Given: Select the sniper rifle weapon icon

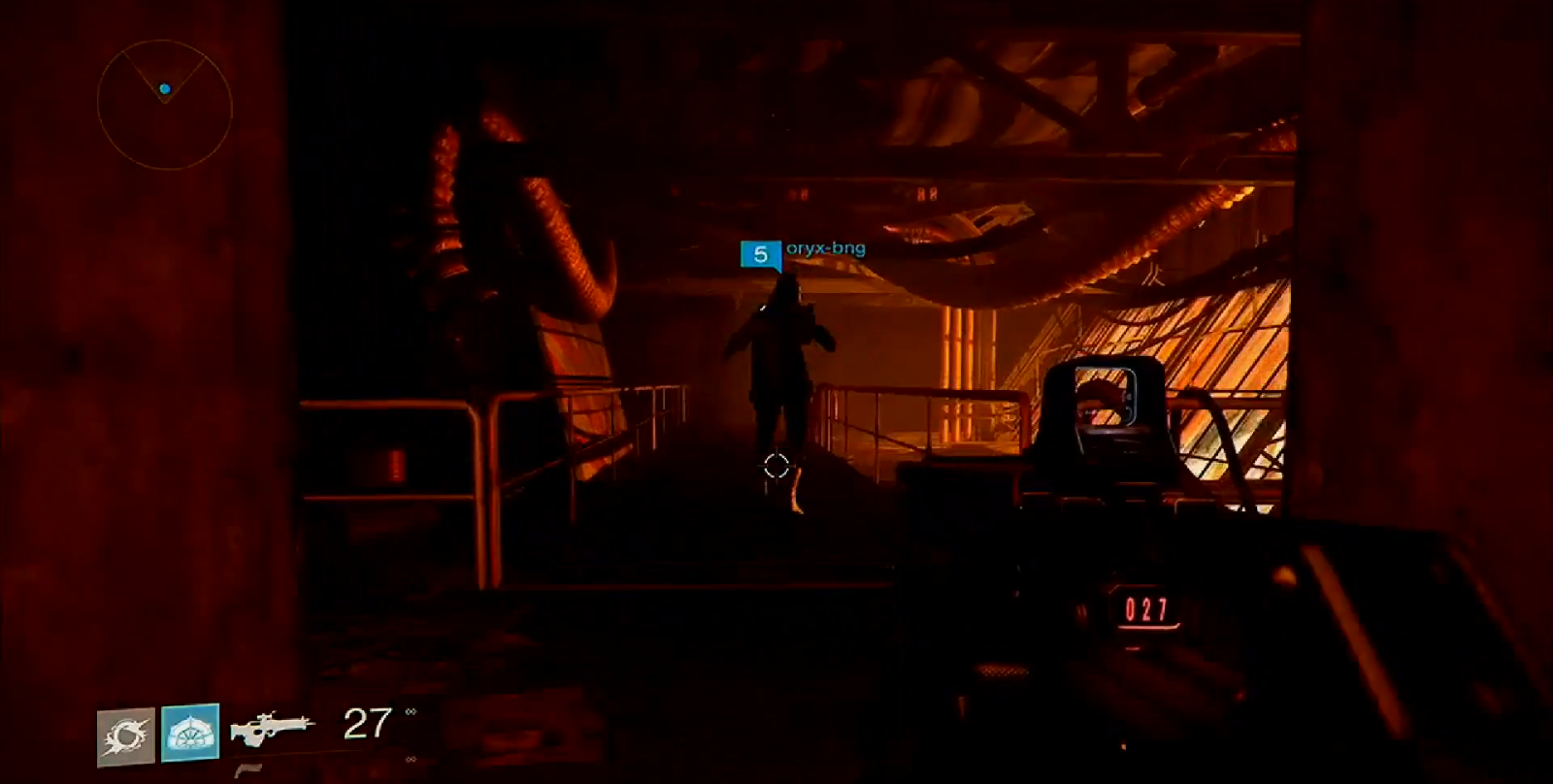Looking at the screenshot, I should coord(274,728).
